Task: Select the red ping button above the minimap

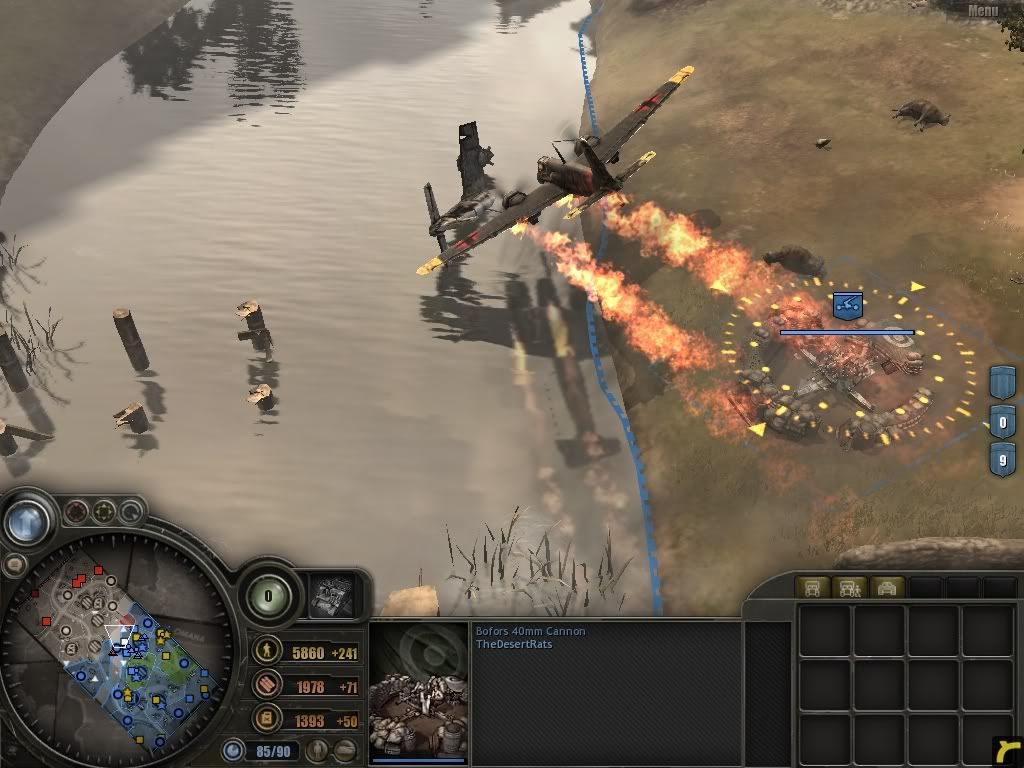Action: 76,513
